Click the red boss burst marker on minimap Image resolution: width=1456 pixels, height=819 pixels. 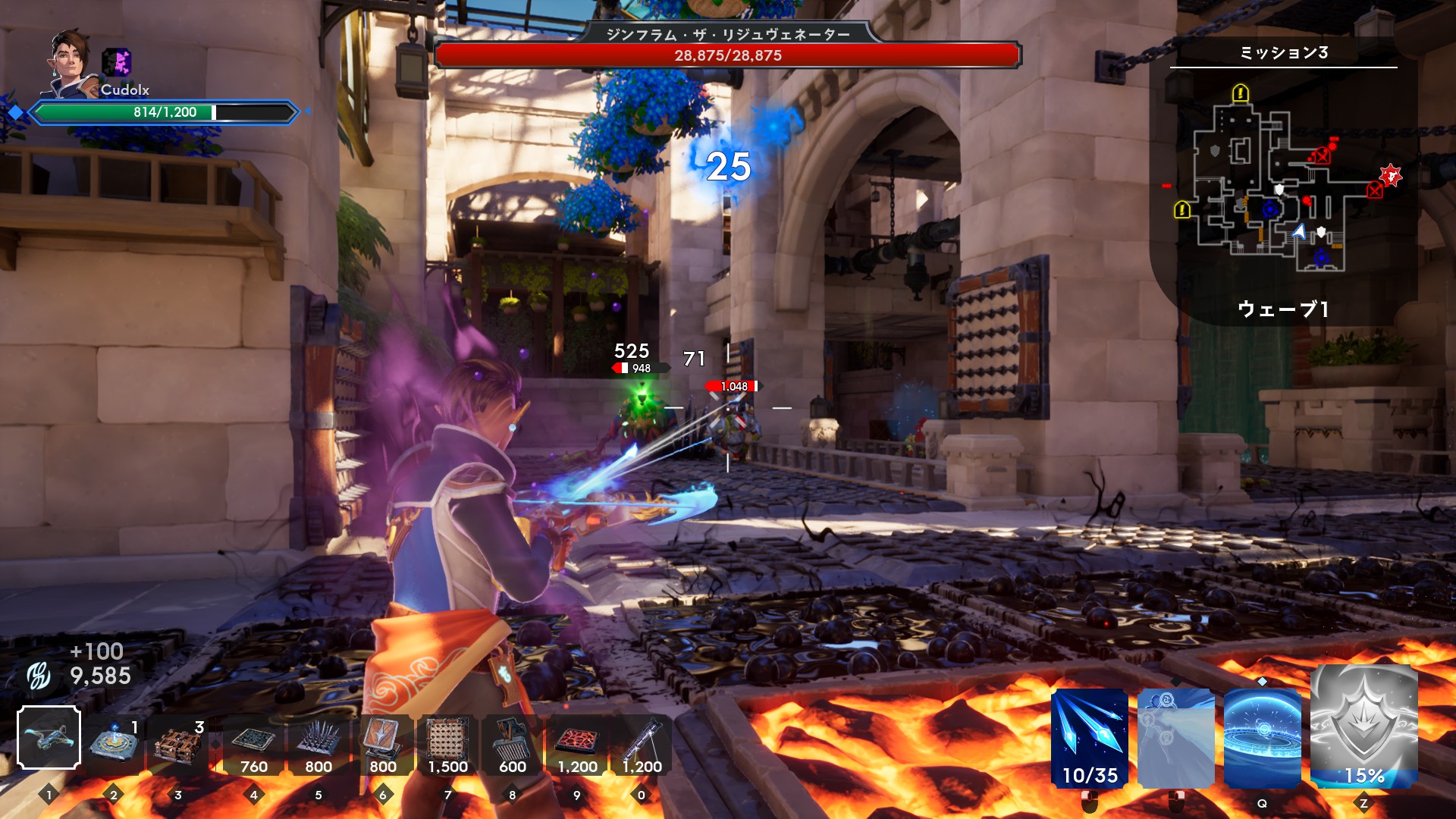click(1391, 176)
